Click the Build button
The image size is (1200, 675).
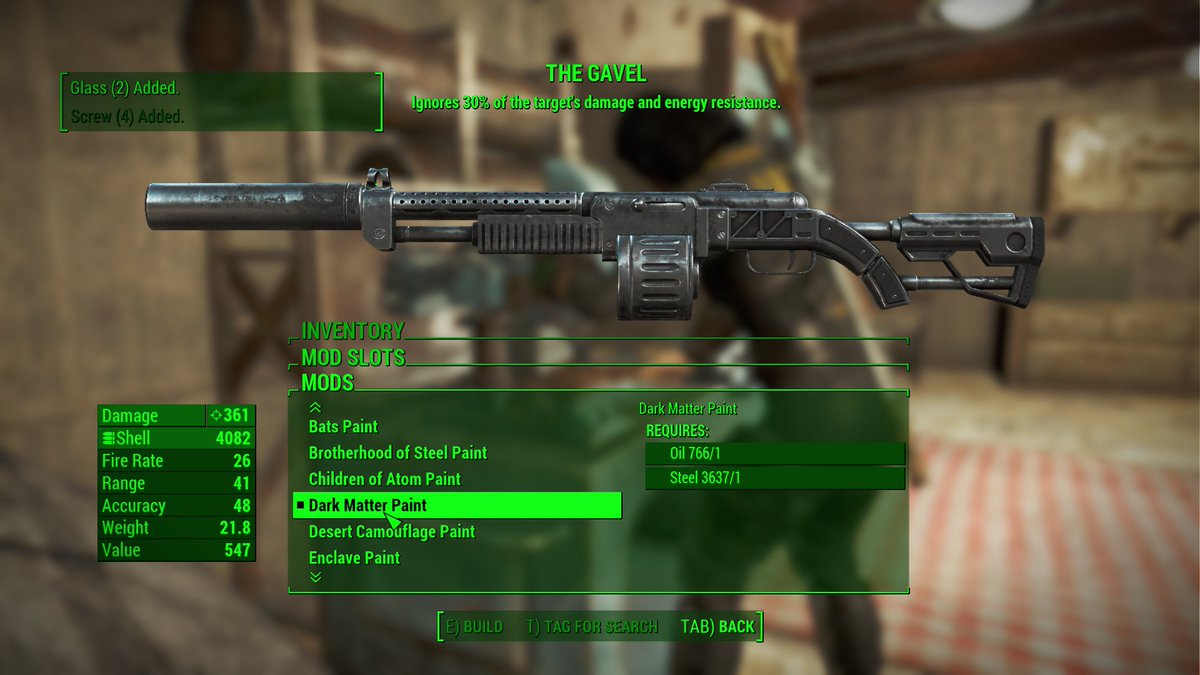click(474, 627)
